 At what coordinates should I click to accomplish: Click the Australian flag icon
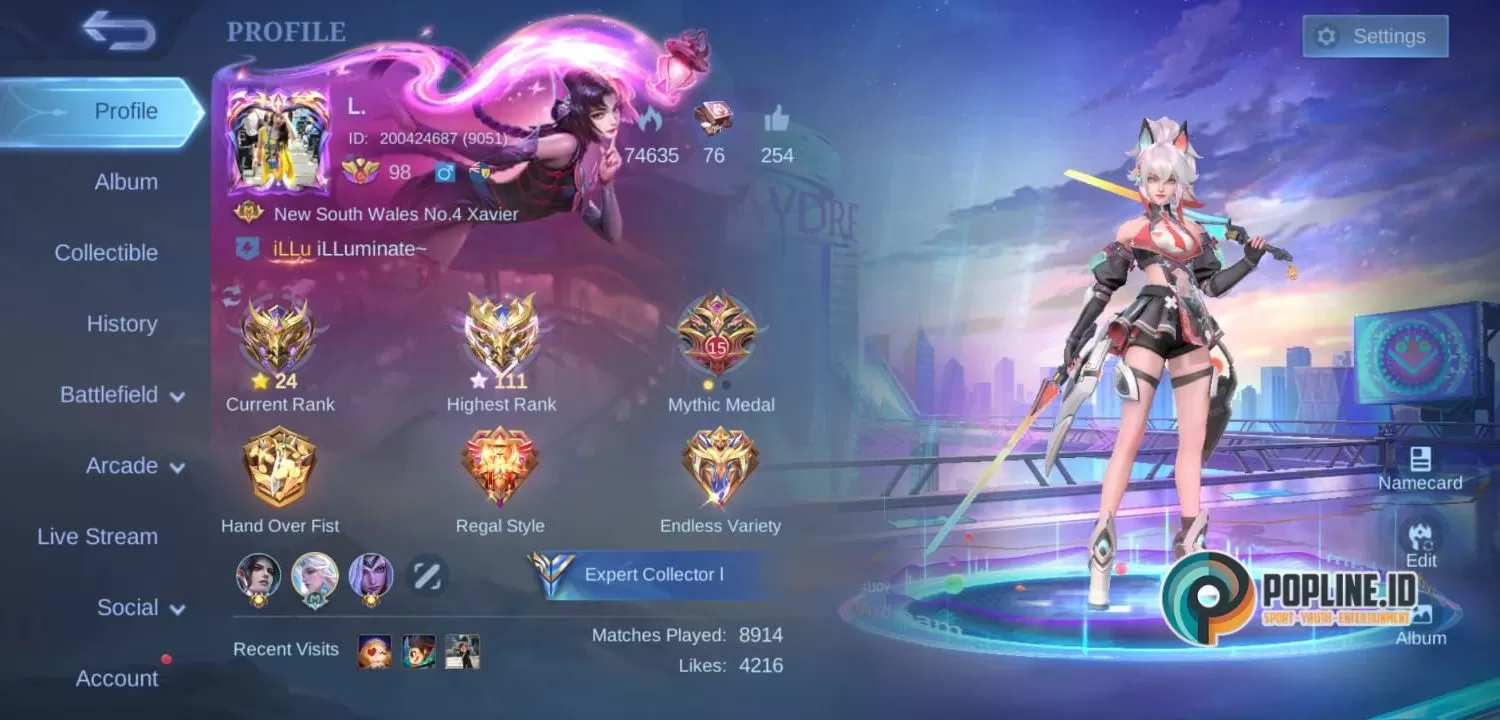pyautogui.click(x=478, y=172)
